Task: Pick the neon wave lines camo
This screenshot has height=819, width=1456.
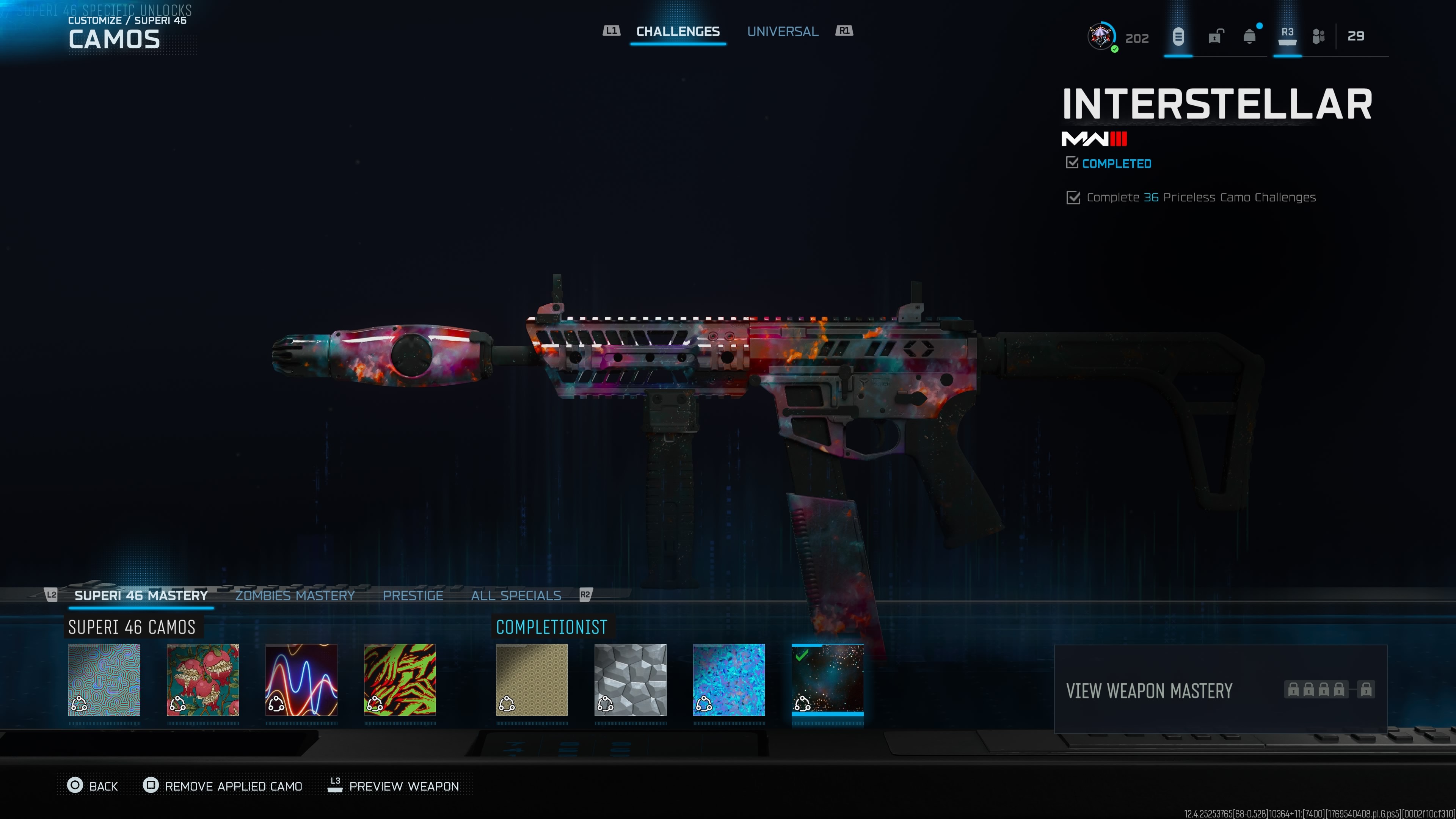Action: pos(301,679)
